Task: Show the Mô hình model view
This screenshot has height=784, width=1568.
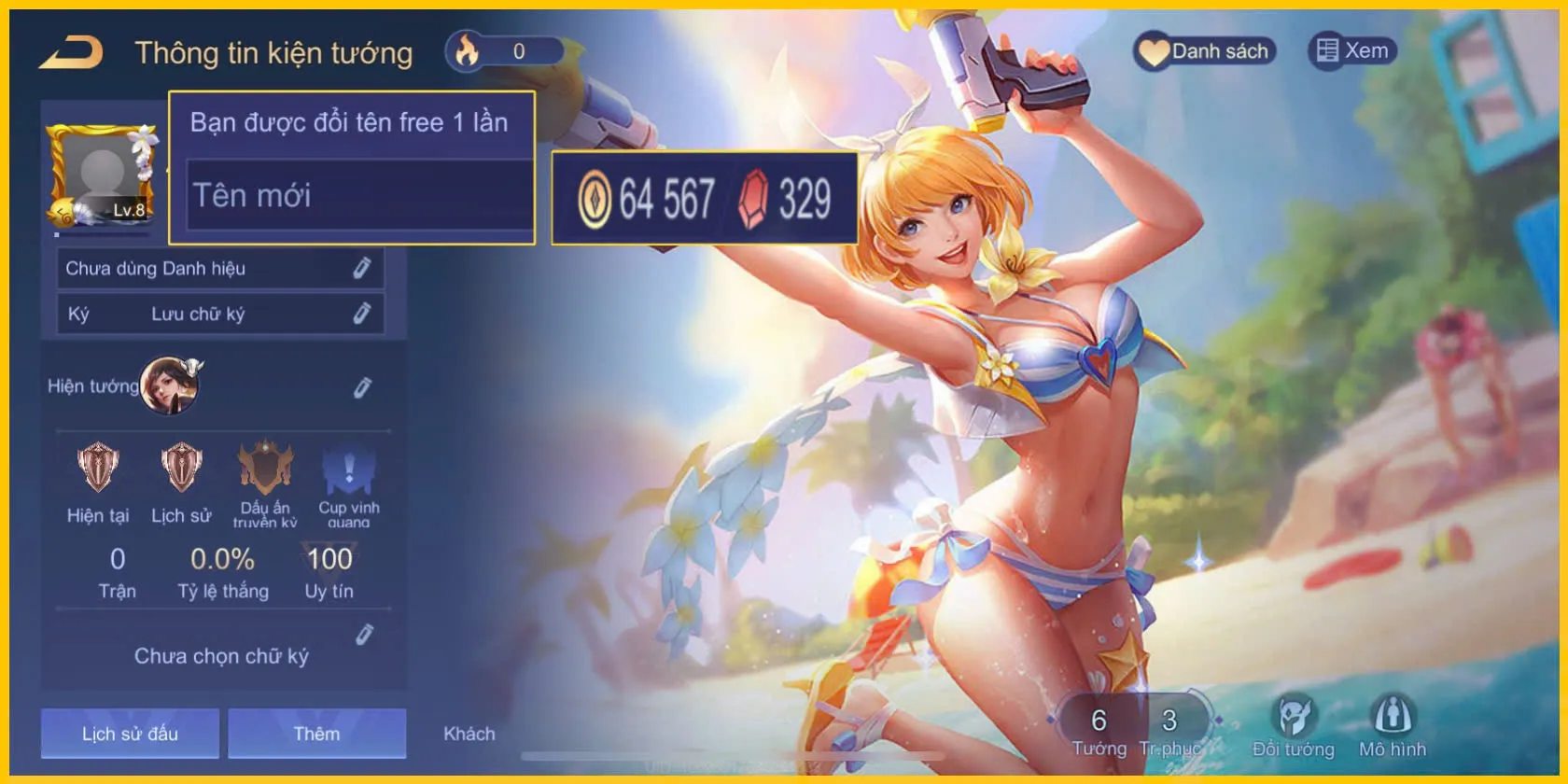Action: (1392, 727)
